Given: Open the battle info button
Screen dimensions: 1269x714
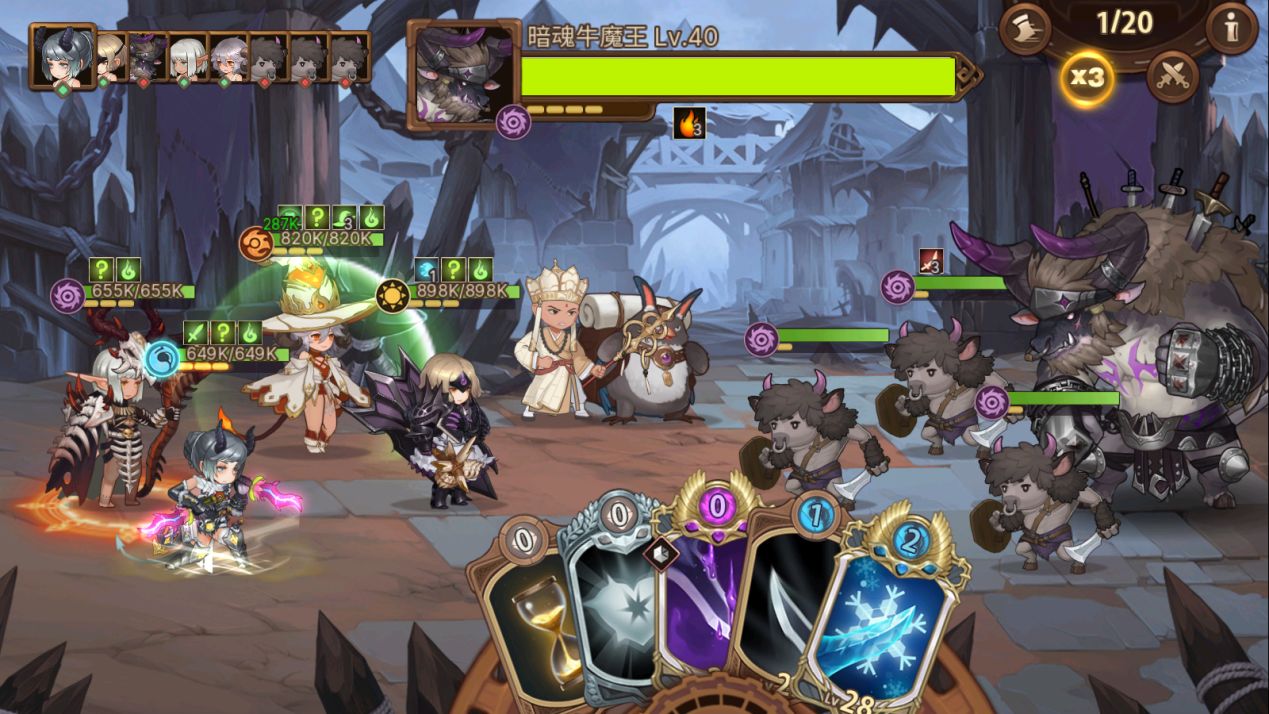Looking at the screenshot, I should tap(1231, 29).
